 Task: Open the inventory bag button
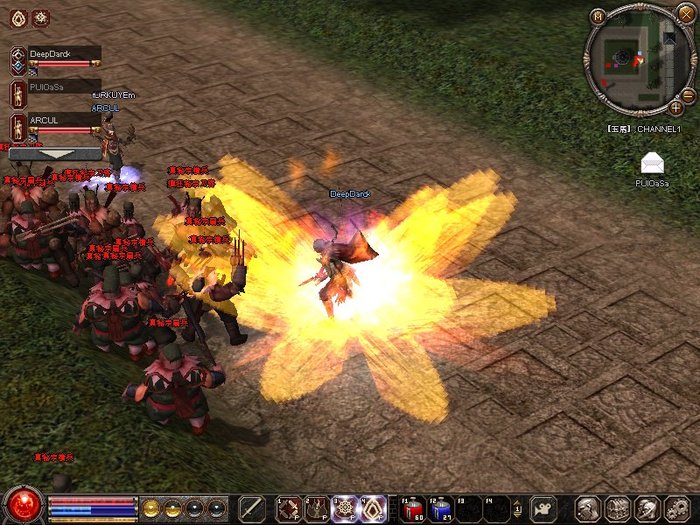click(617, 508)
